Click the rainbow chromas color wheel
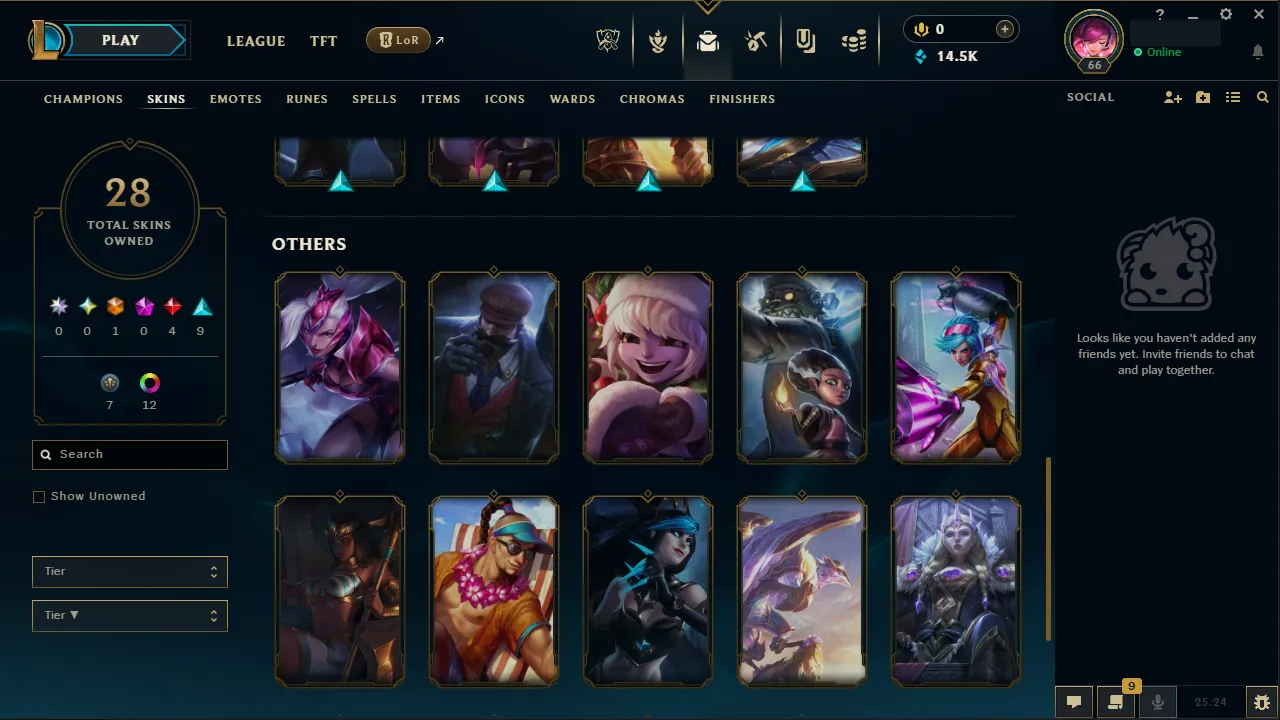 click(149, 382)
